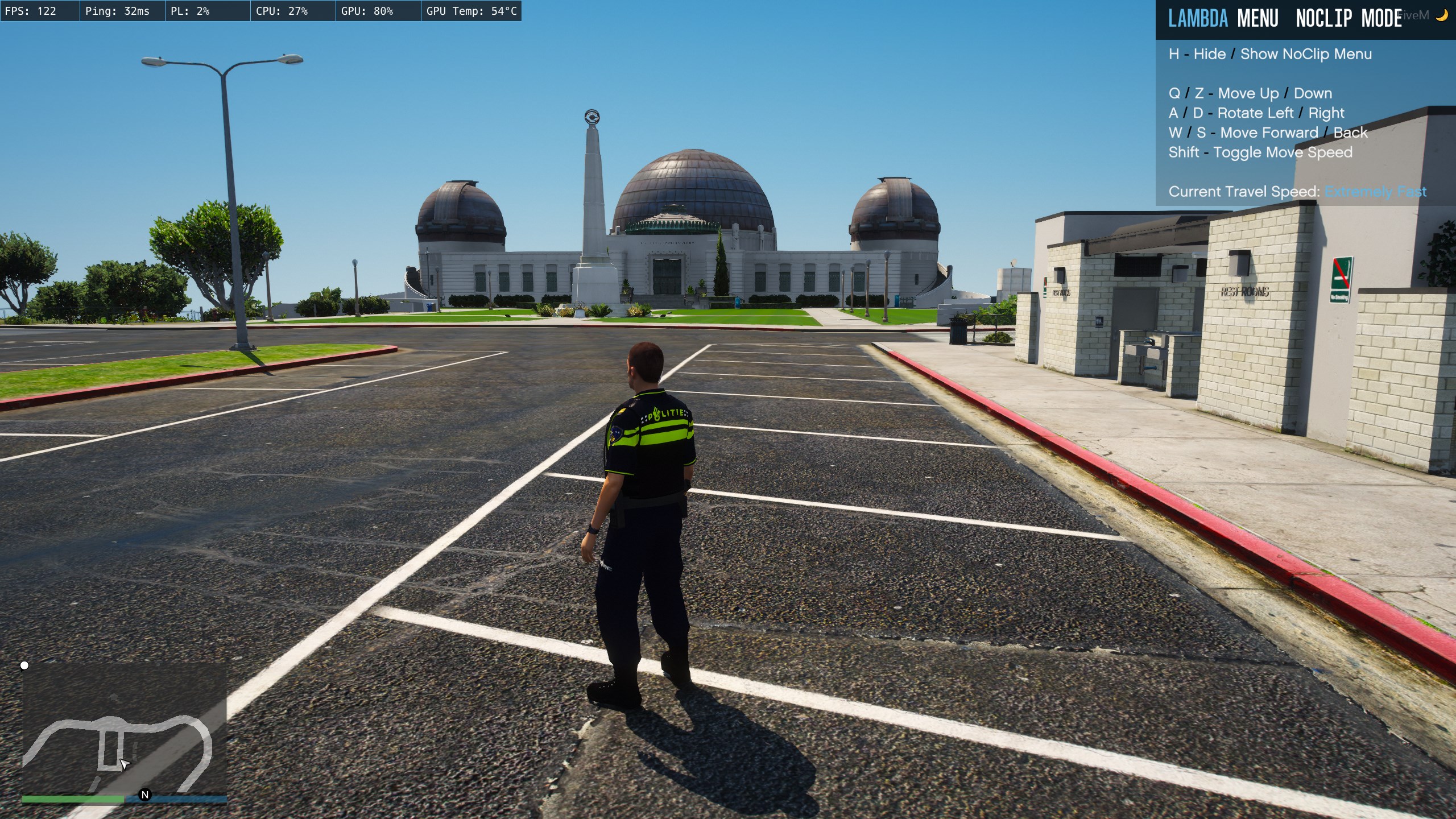Screen dimensions: 1456x819
Task: Open the minimap in the corner
Action: click(x=125, y=730)
